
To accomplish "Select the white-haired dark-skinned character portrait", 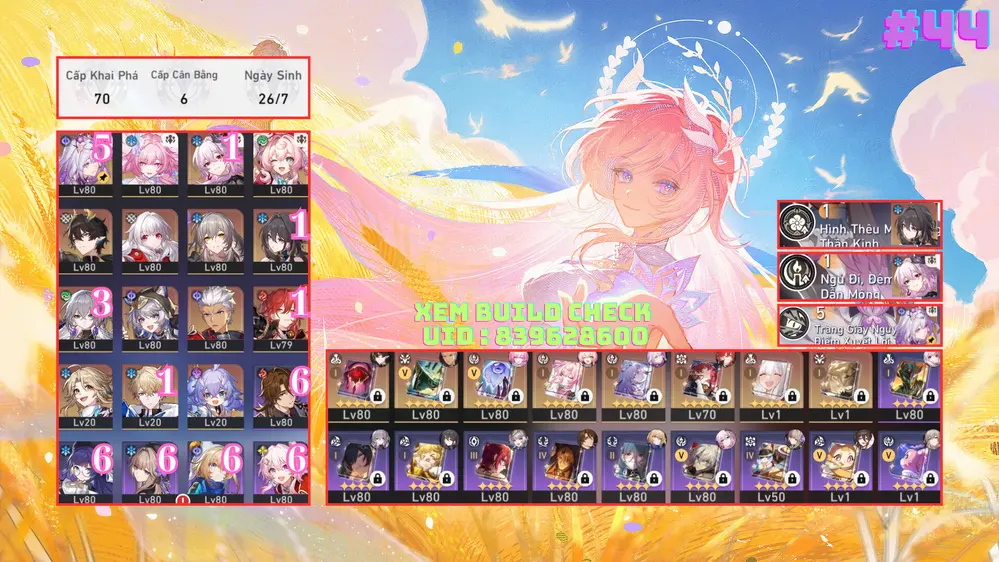I will click(x=215, y=316).
